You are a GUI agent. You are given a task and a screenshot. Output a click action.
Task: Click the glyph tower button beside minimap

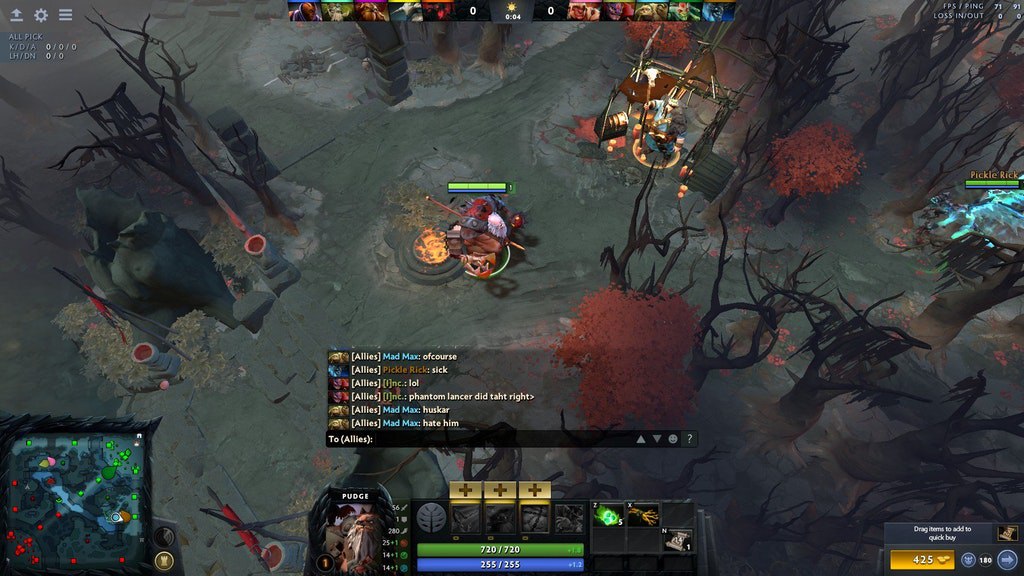(x=166, y=559)
